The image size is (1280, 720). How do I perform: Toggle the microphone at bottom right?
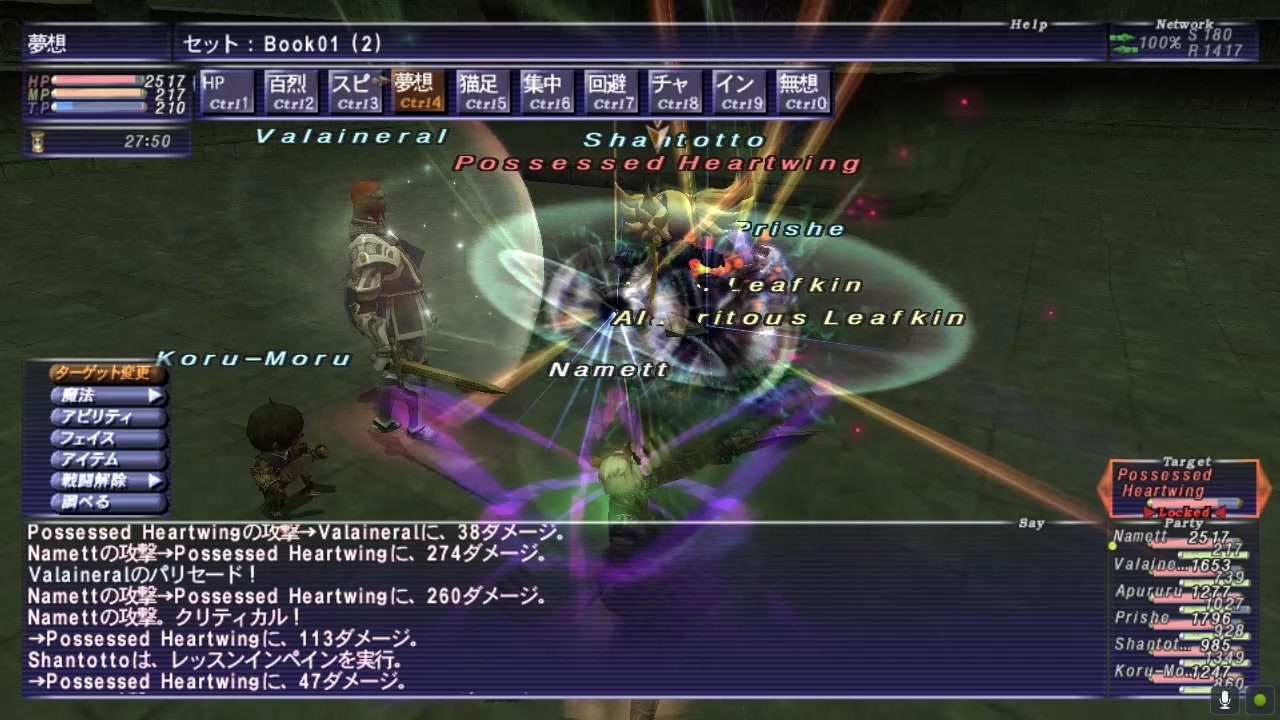tap(1224, 699)
